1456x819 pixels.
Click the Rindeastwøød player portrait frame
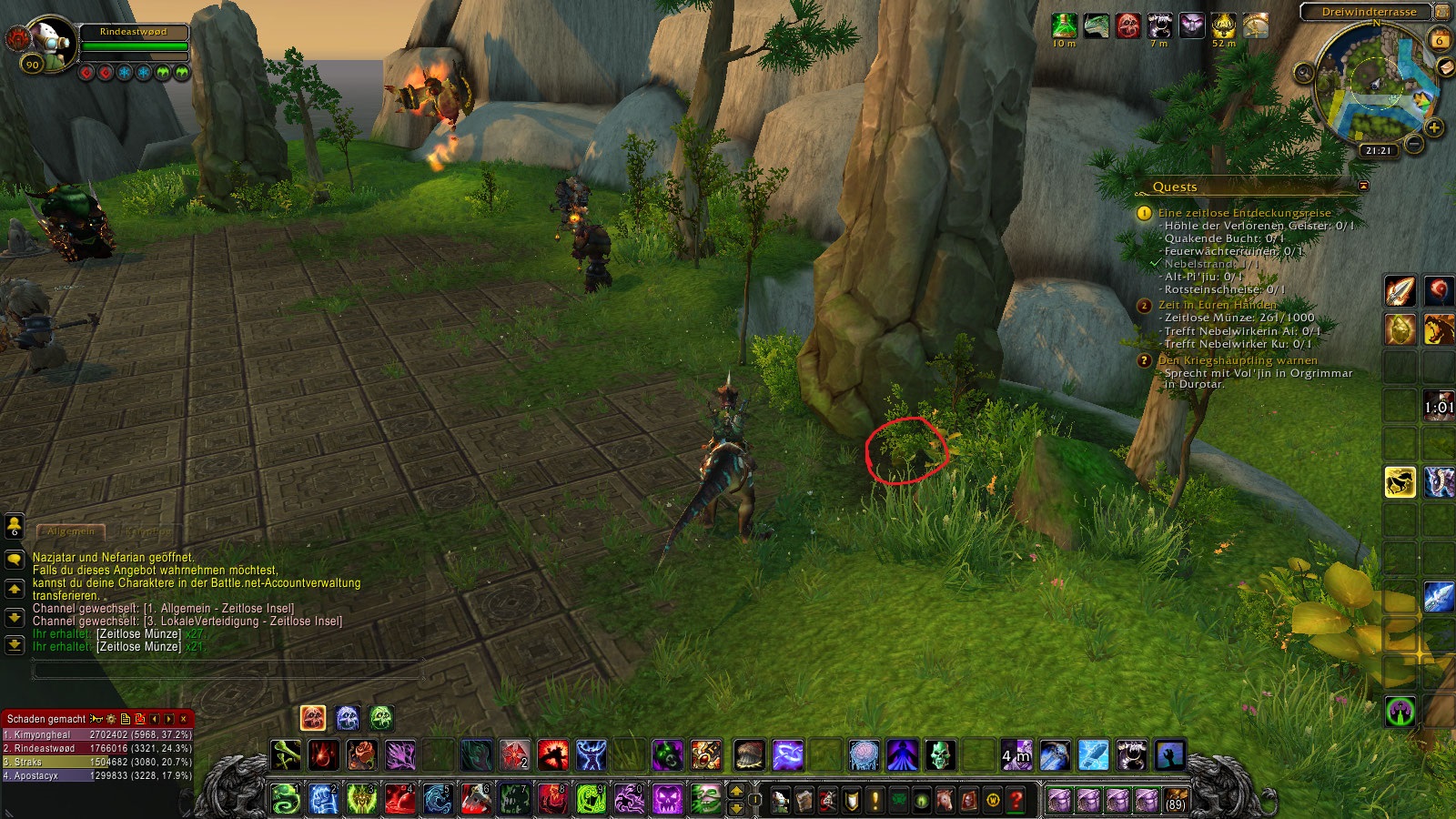tap(45, 41)
